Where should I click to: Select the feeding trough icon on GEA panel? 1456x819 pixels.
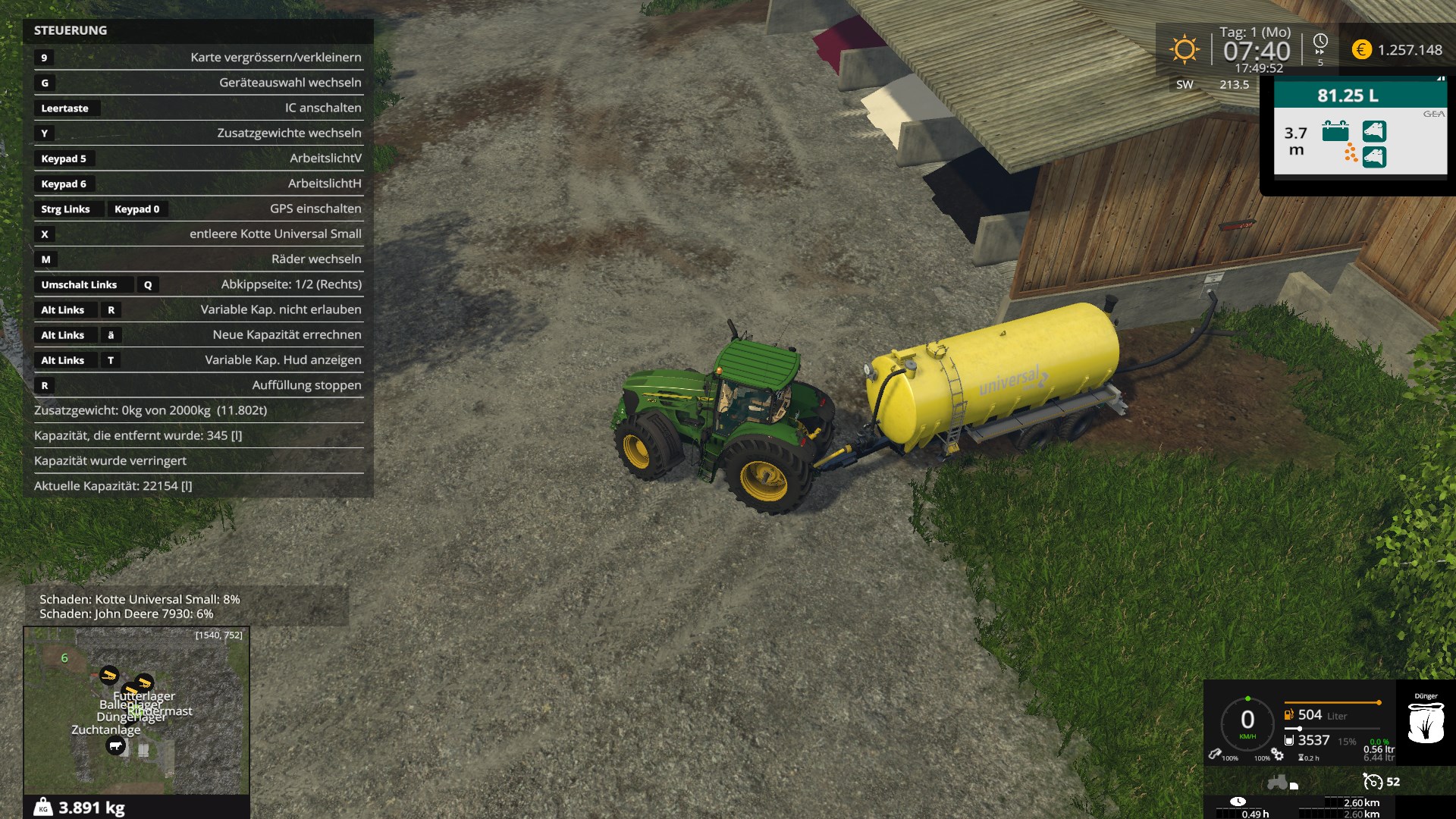(x=1335, y=131)
